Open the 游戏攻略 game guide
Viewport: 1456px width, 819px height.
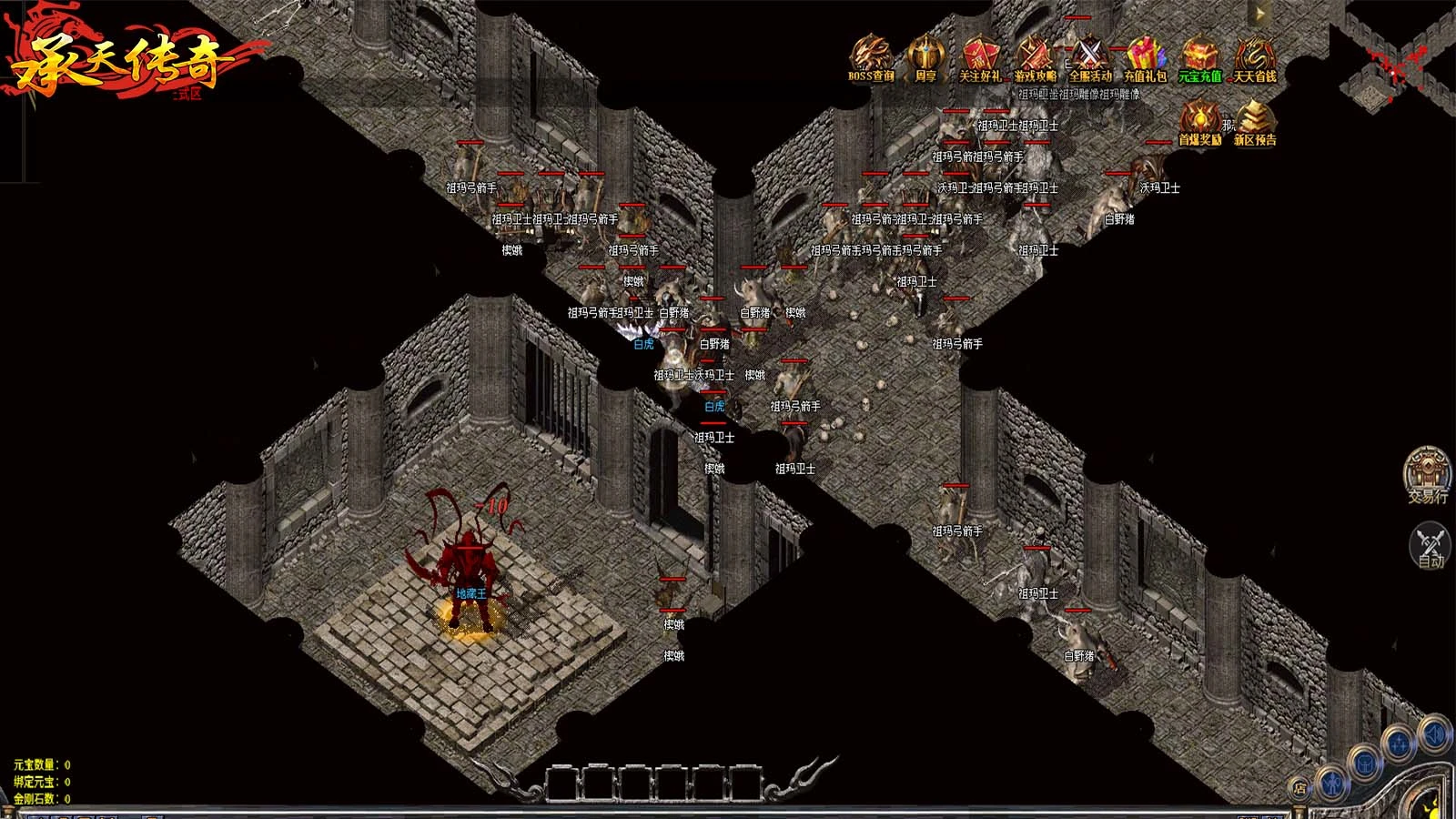1035,58
